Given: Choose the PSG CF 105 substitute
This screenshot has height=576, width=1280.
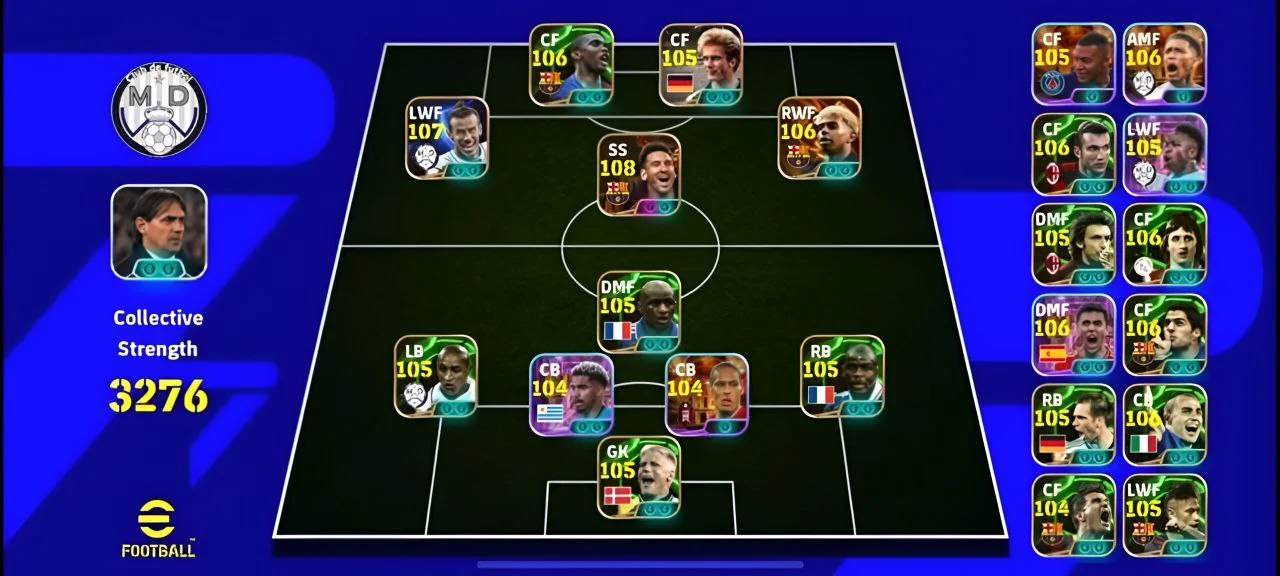Looking at the screenshot, I should [1073, 64].
